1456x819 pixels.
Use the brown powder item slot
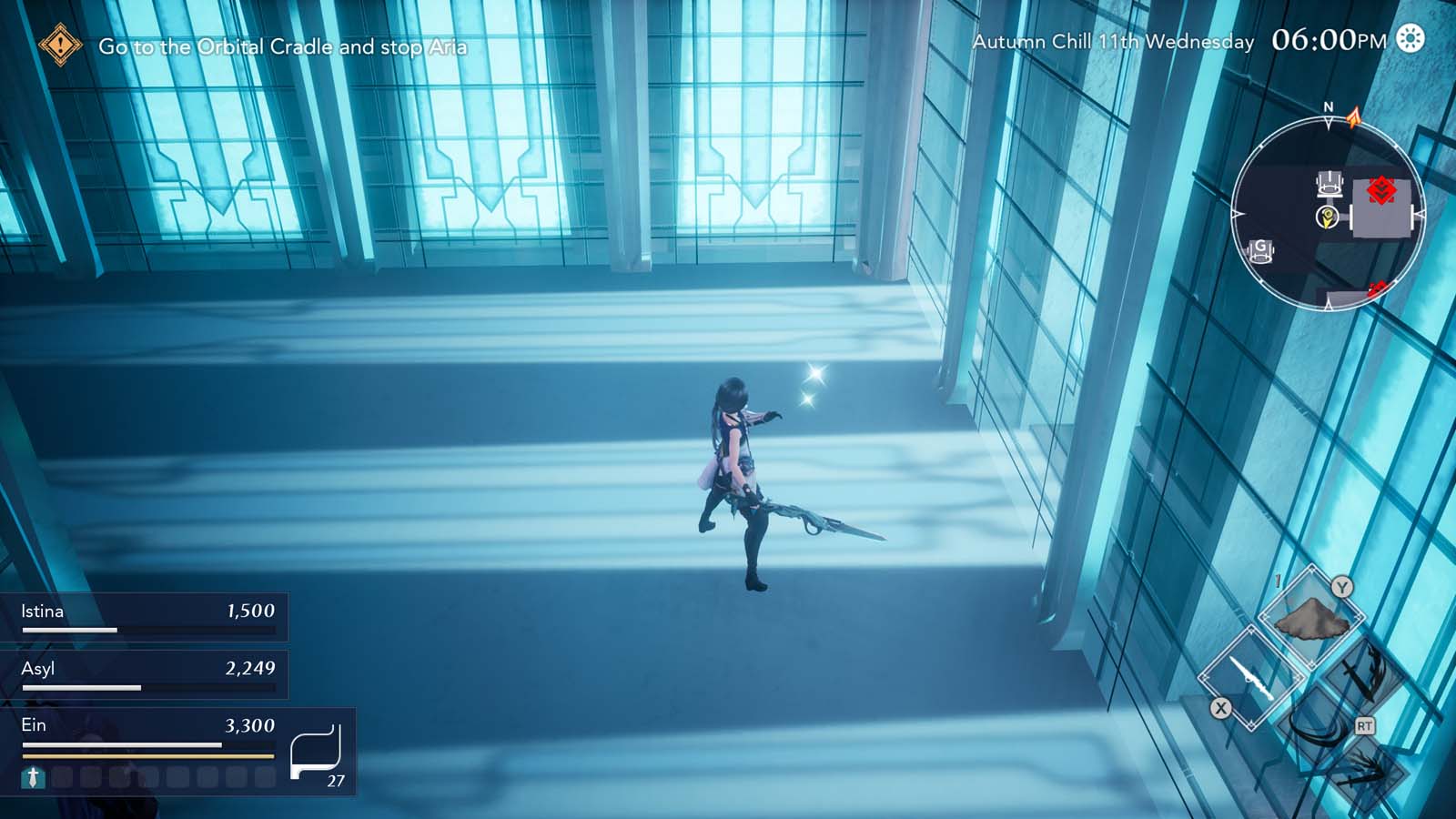(x=1310, y=619)
